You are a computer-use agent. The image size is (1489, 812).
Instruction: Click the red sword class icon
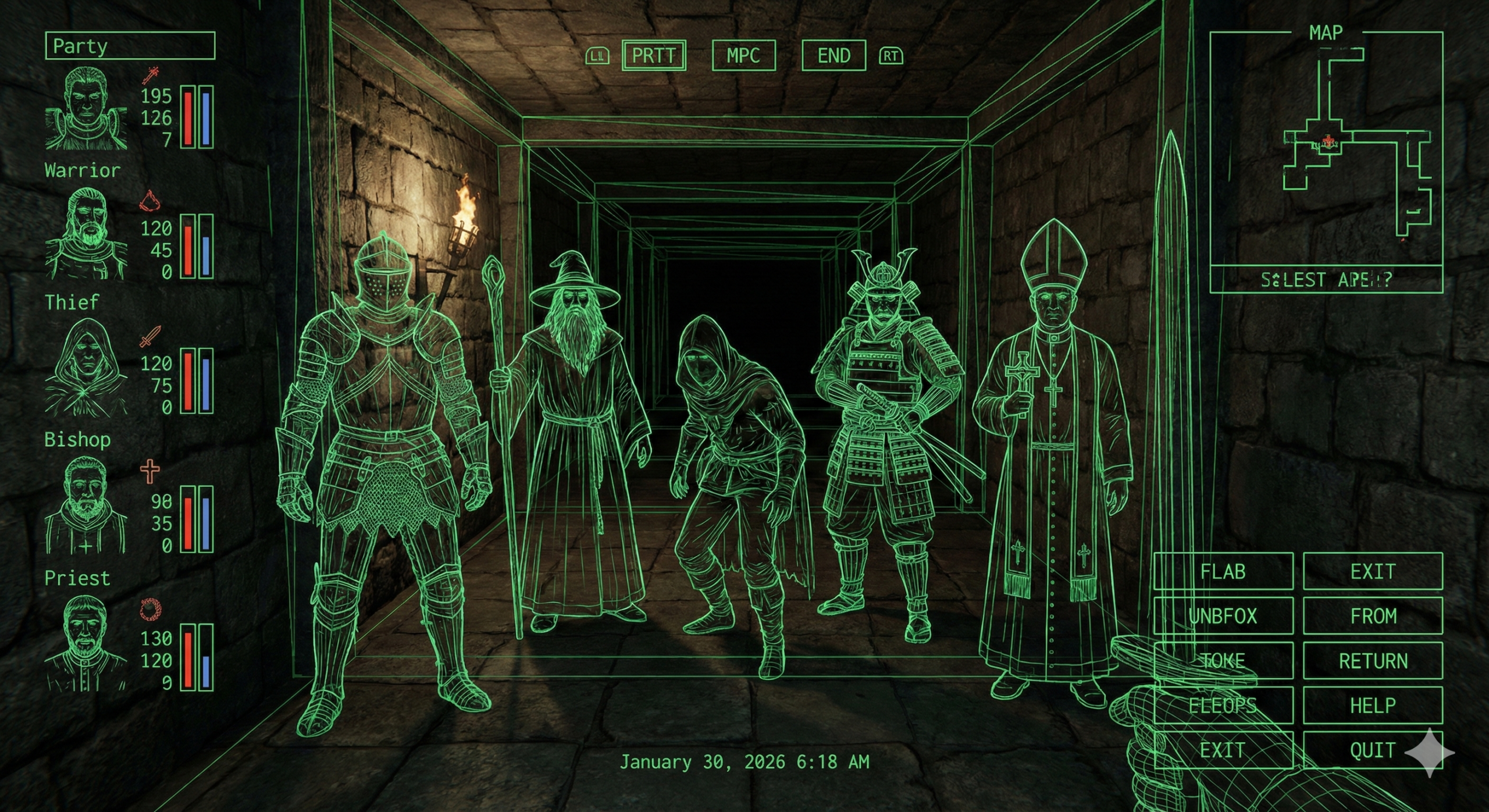(x=151, y=337)
